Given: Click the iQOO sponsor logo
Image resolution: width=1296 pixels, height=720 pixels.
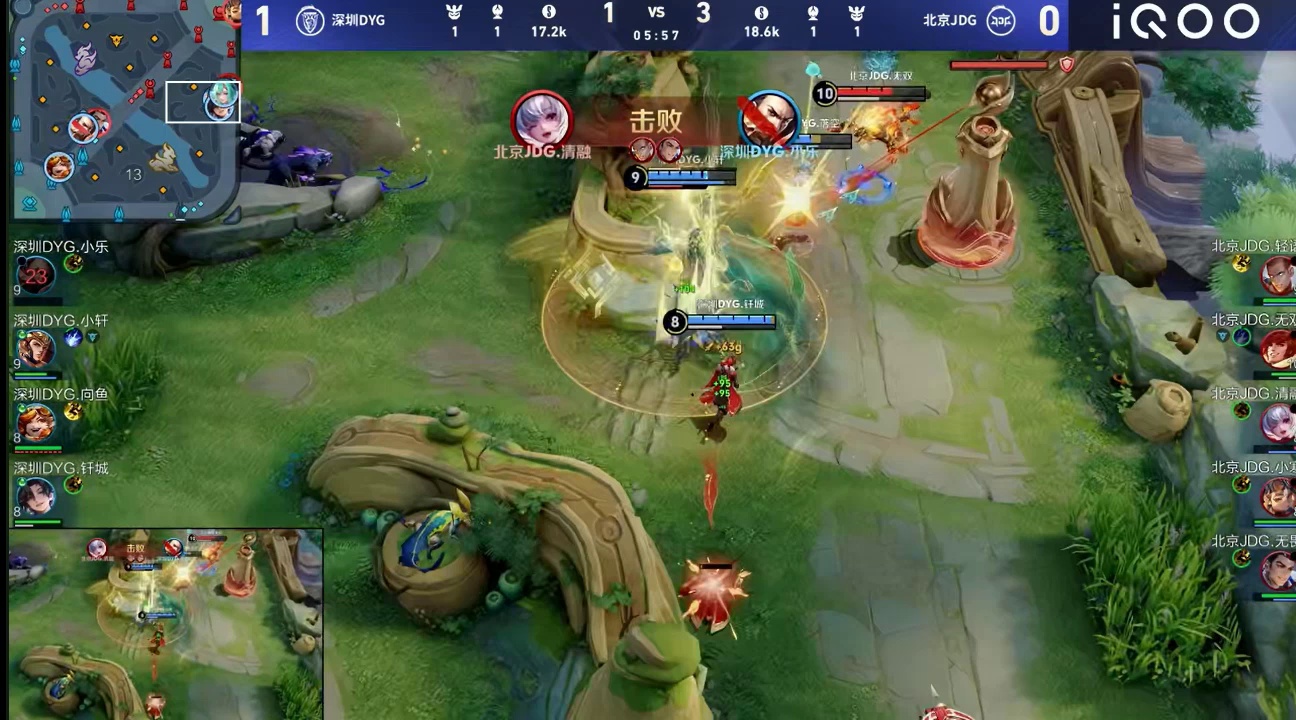Looking at the screenshot, I should pos(1185,22).
